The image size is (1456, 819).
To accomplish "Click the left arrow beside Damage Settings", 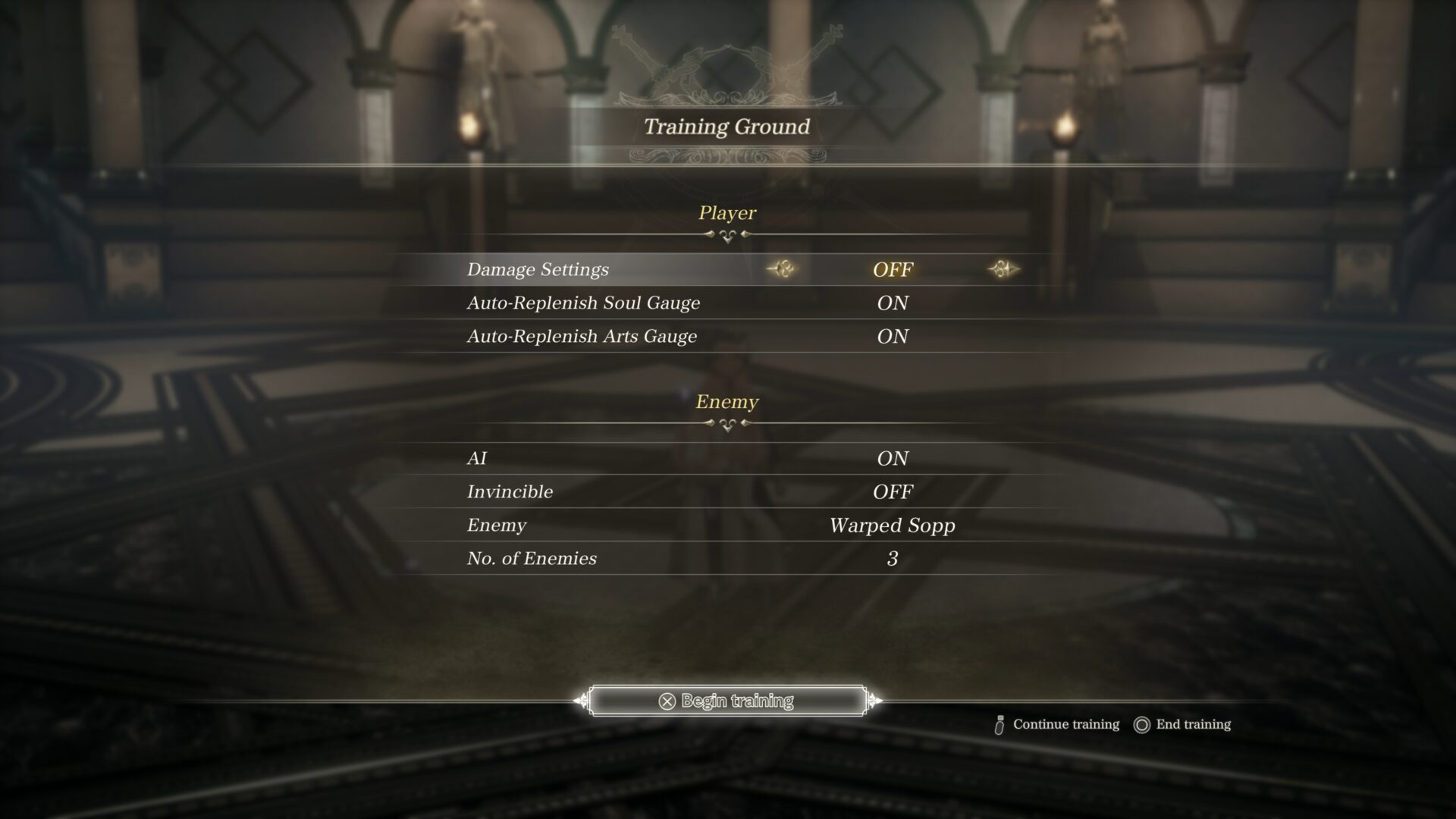I will (x=782, y=269).
